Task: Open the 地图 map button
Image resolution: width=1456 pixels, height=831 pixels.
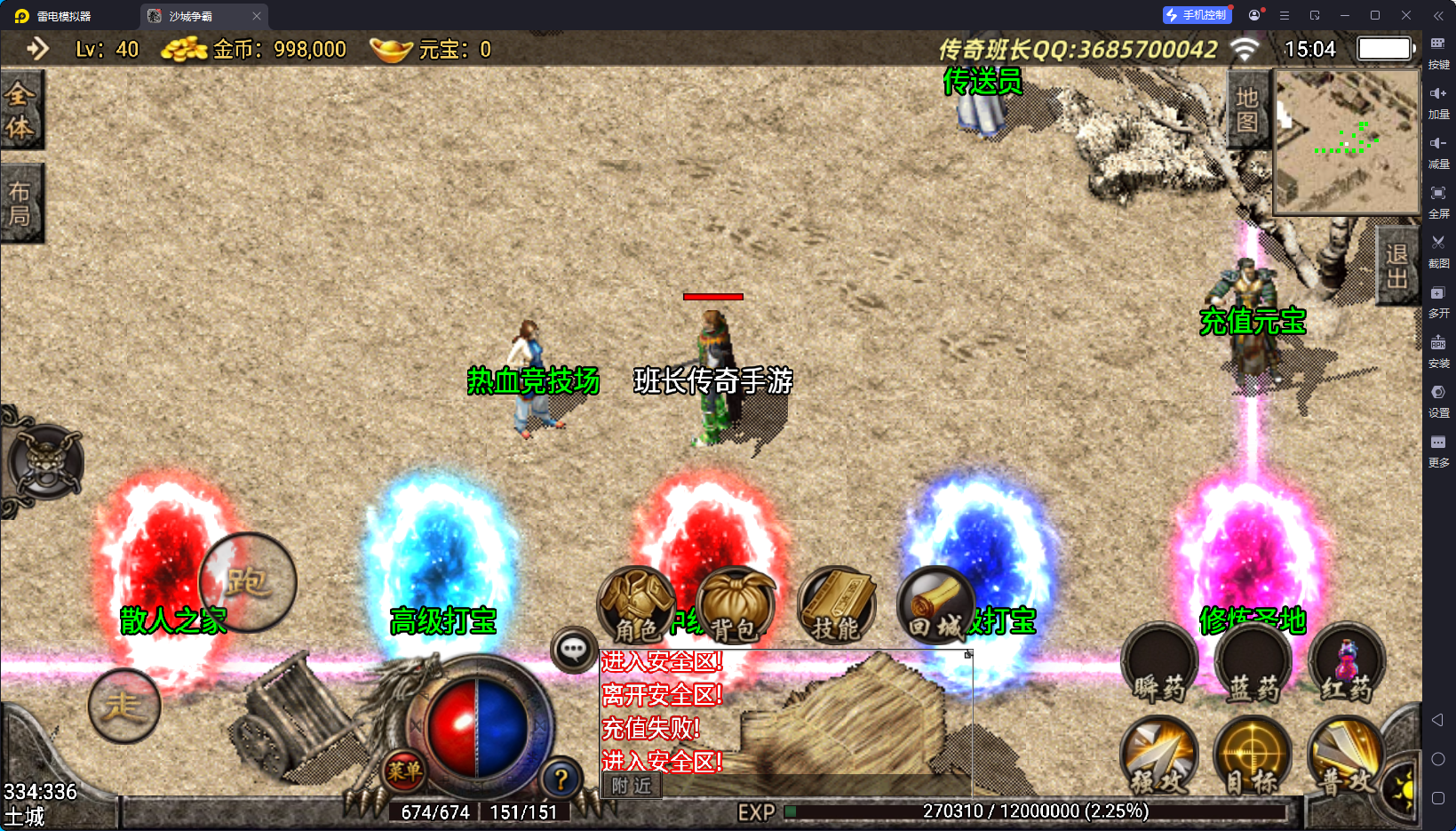Action: point(1247,109)
